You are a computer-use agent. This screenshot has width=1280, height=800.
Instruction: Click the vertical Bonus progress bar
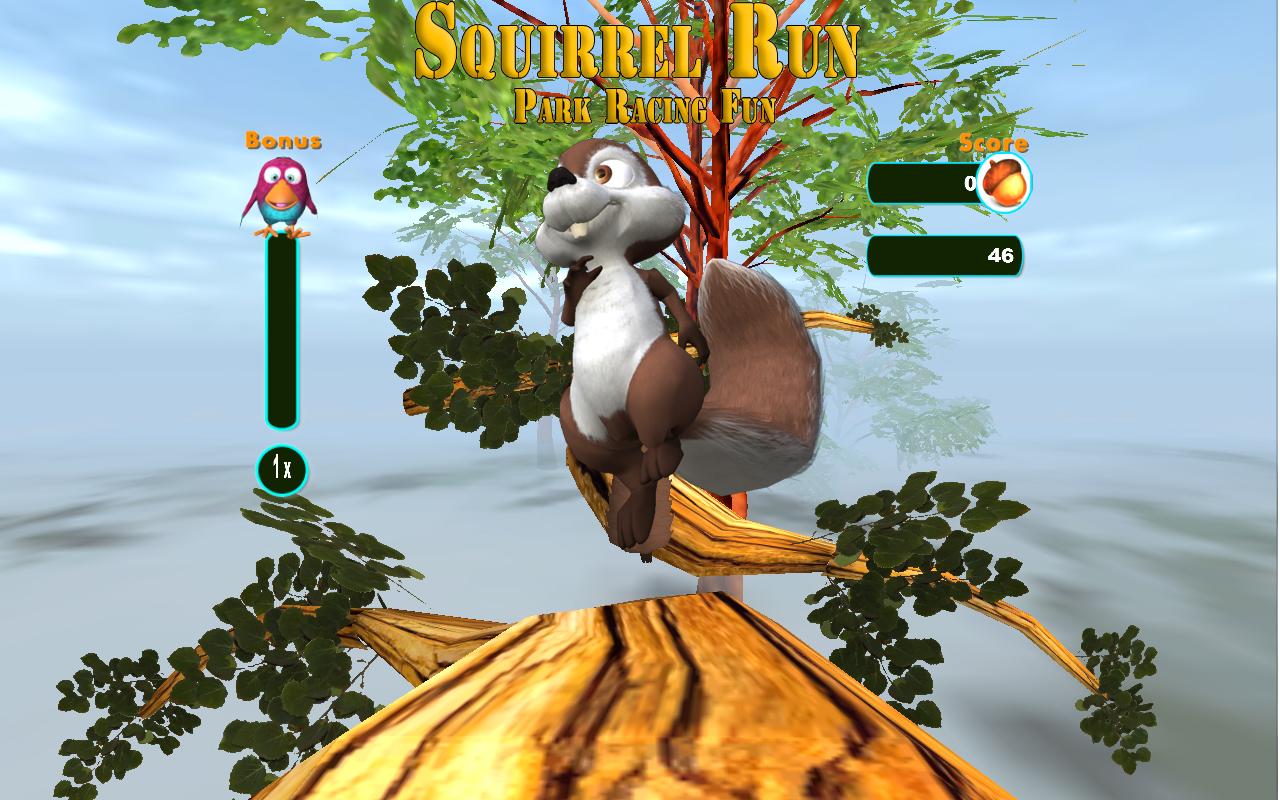280,330
